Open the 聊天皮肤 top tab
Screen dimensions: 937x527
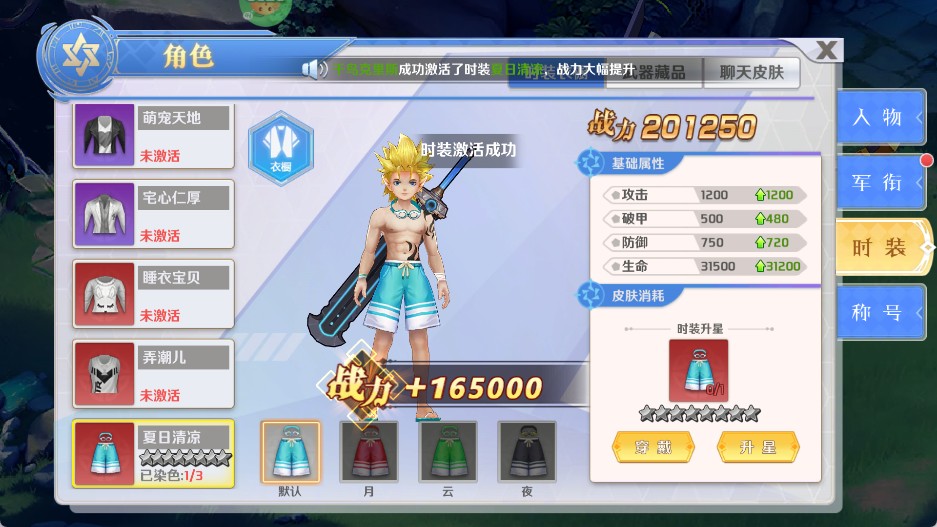(x=751, y=71)
